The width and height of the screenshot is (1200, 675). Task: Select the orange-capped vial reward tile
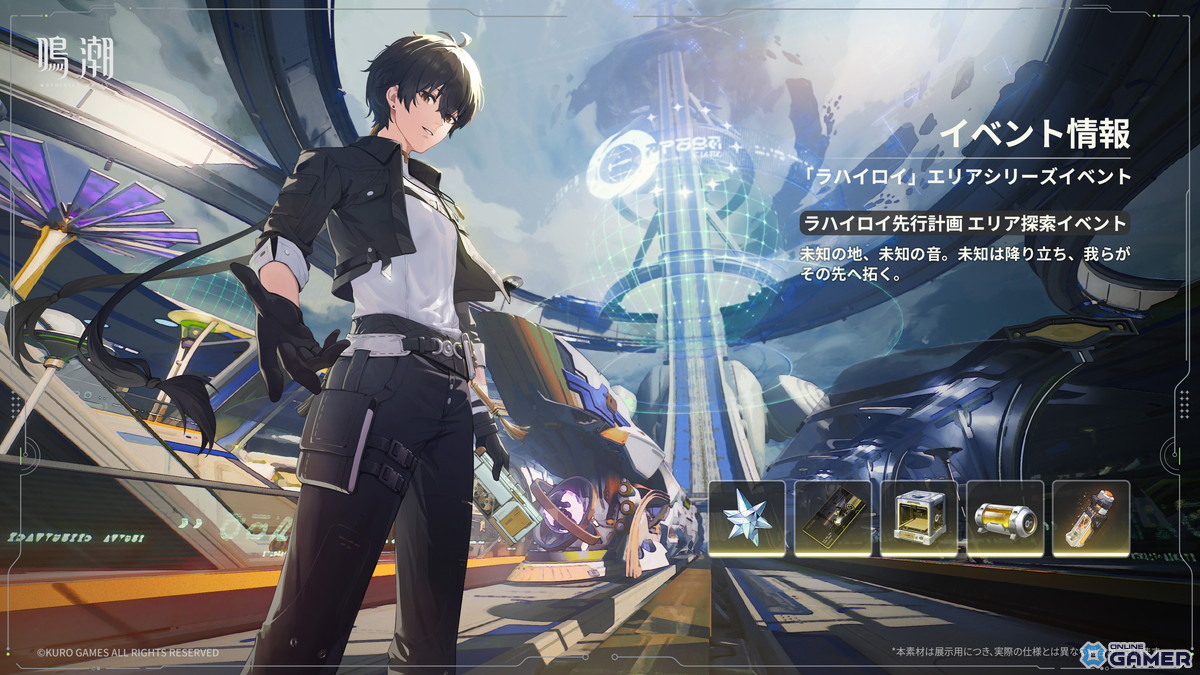click(x=1091, y=519)
